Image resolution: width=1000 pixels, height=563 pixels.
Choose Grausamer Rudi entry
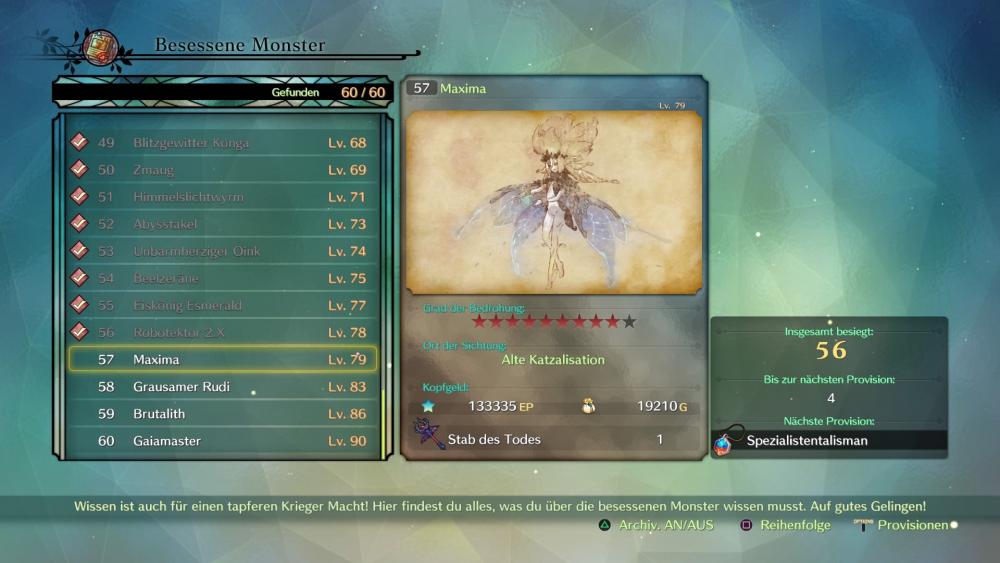[222, 386]
